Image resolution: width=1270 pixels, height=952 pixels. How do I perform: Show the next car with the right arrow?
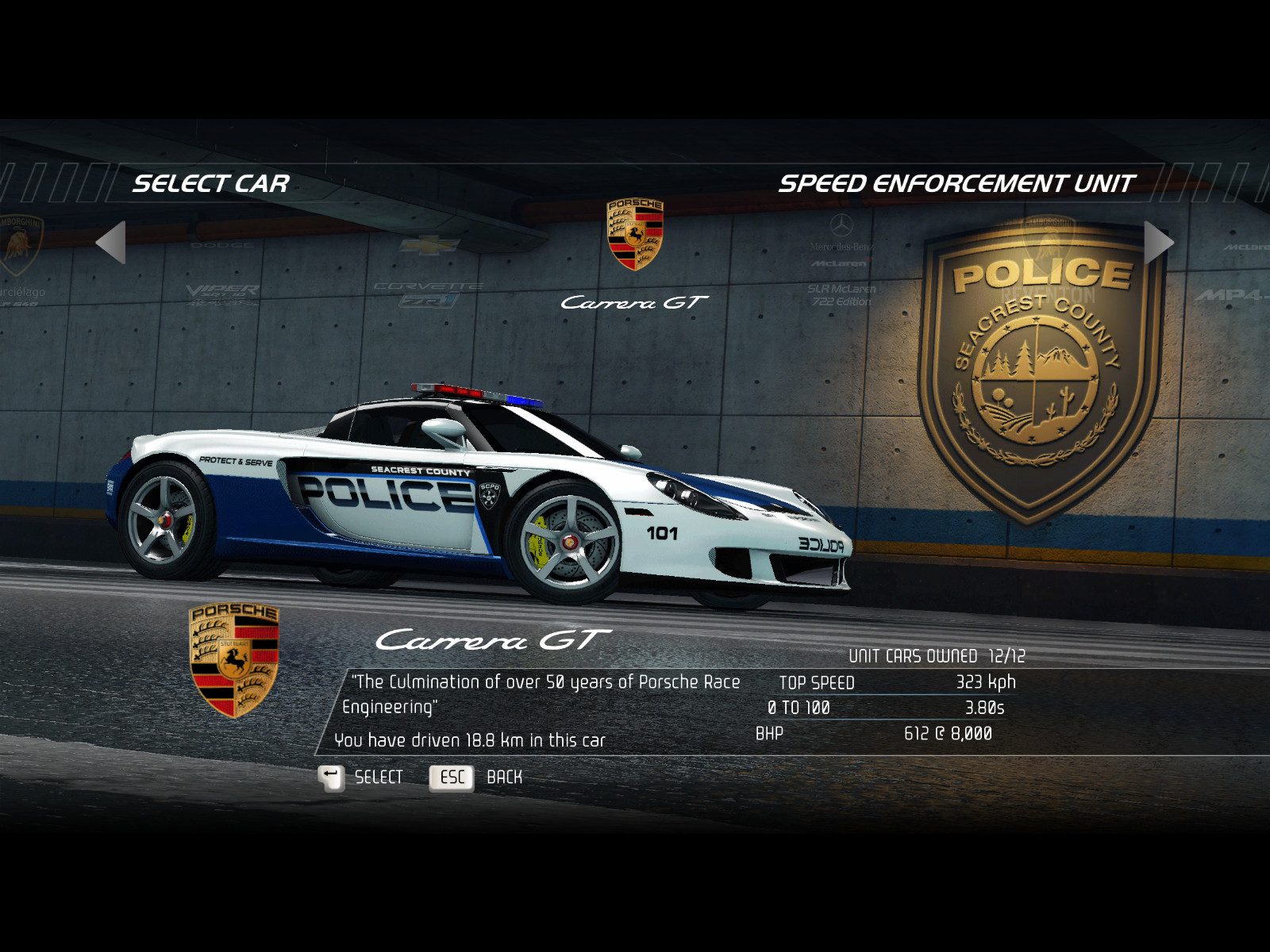pos(1158,242)
